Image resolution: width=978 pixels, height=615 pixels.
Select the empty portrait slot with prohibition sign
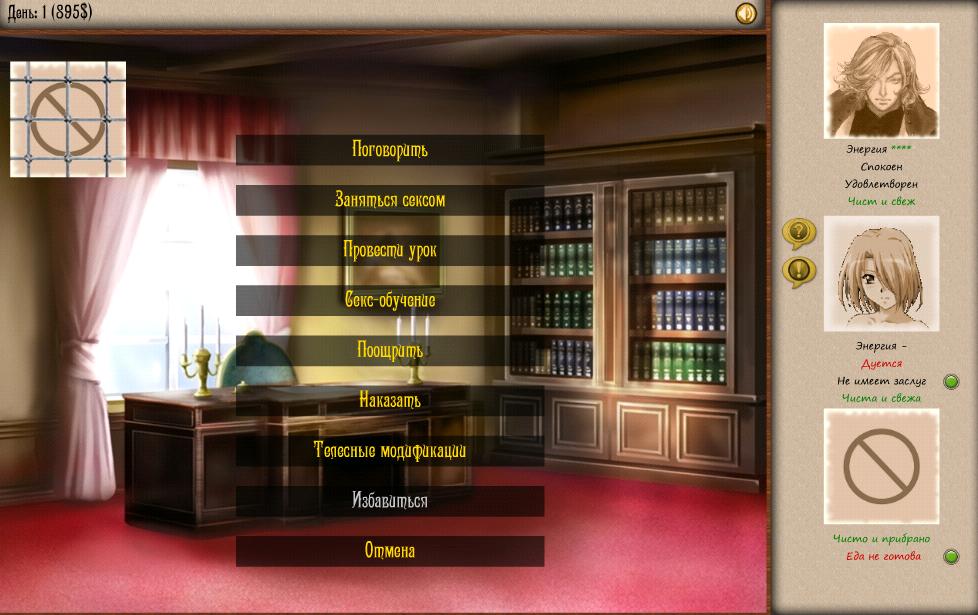881,465
